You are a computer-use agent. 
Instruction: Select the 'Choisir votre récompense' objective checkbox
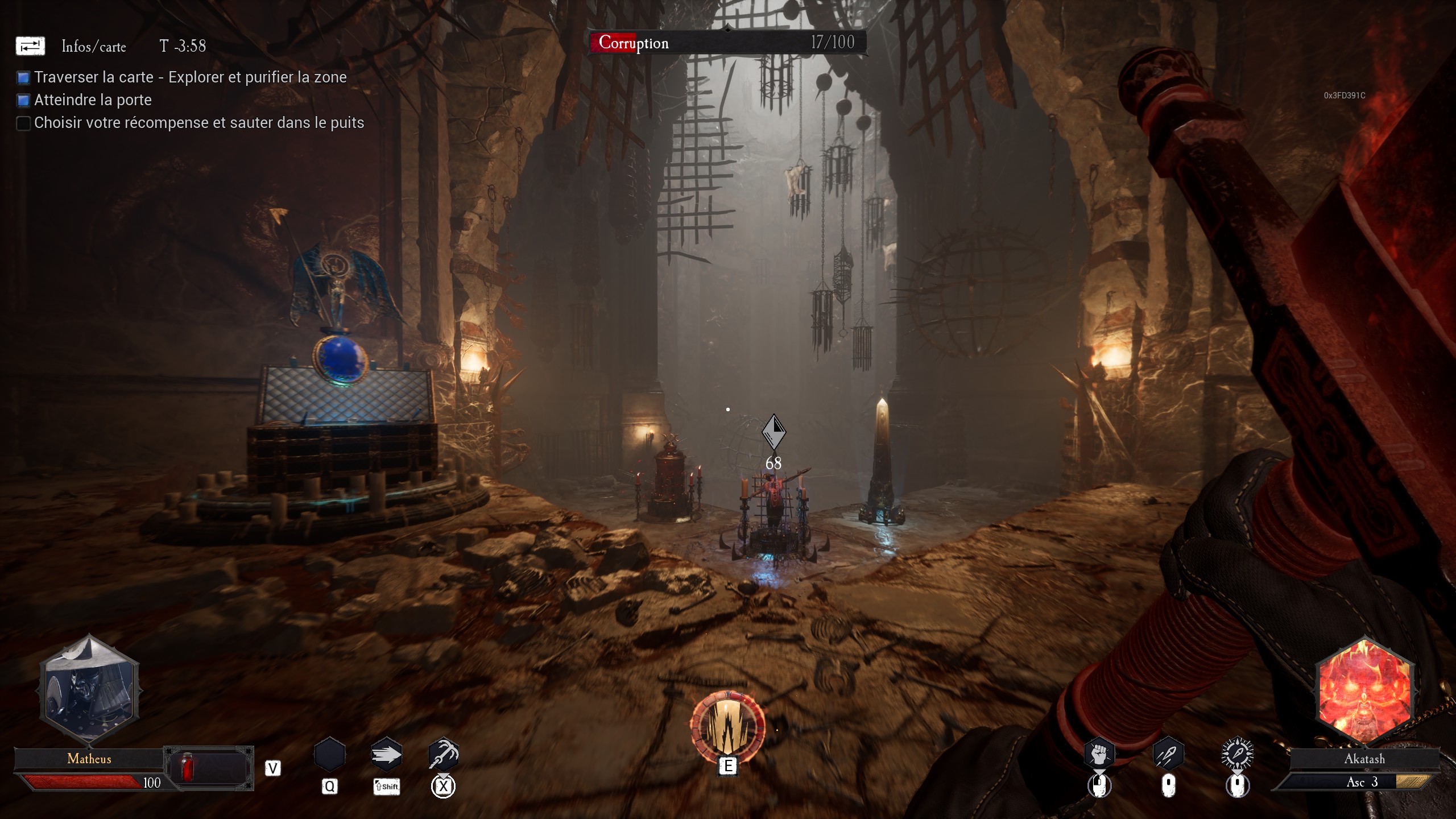pos(23,123)
